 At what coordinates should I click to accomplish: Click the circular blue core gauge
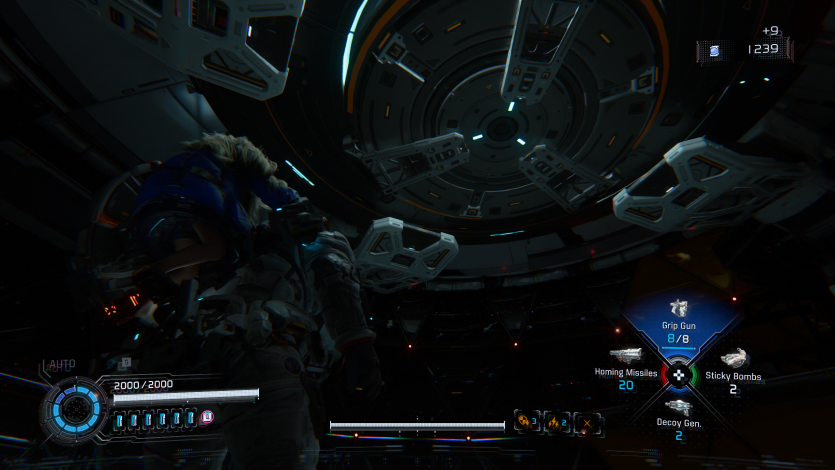pyautogui.click(x=74, y=408)
